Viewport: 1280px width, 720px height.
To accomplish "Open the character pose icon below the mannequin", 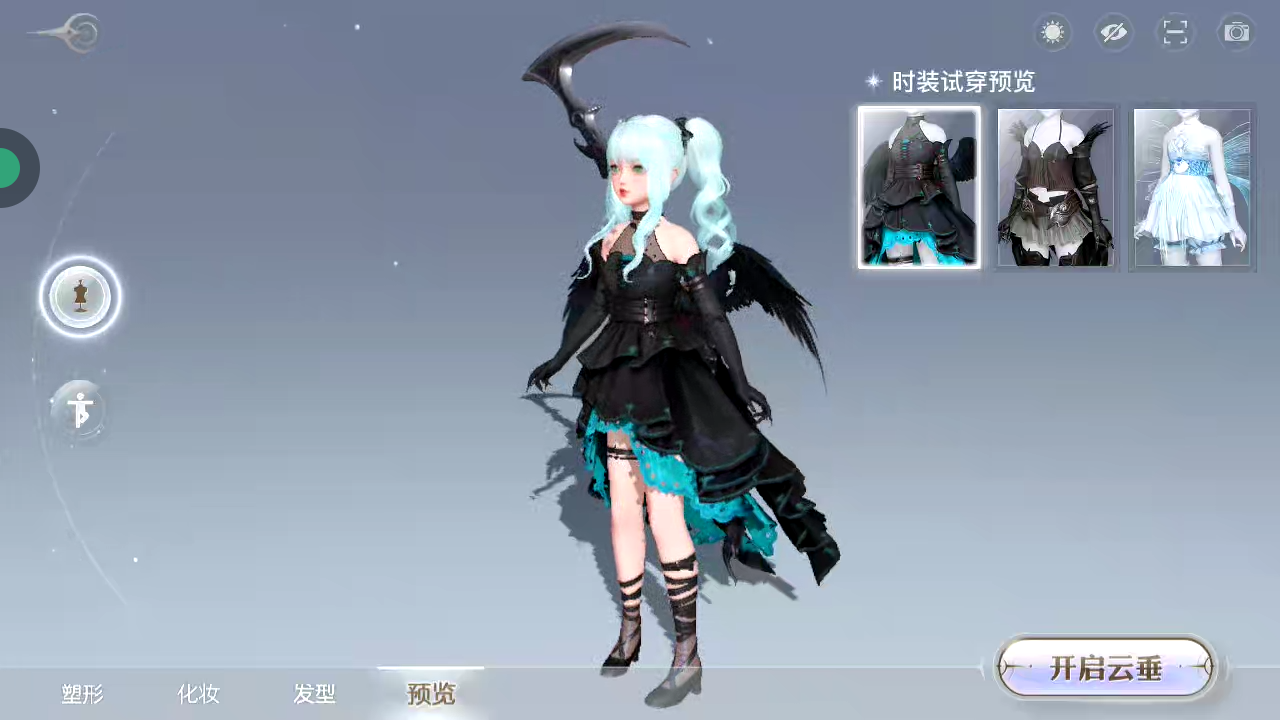I will pyautogui.click(x=80, y=410).
